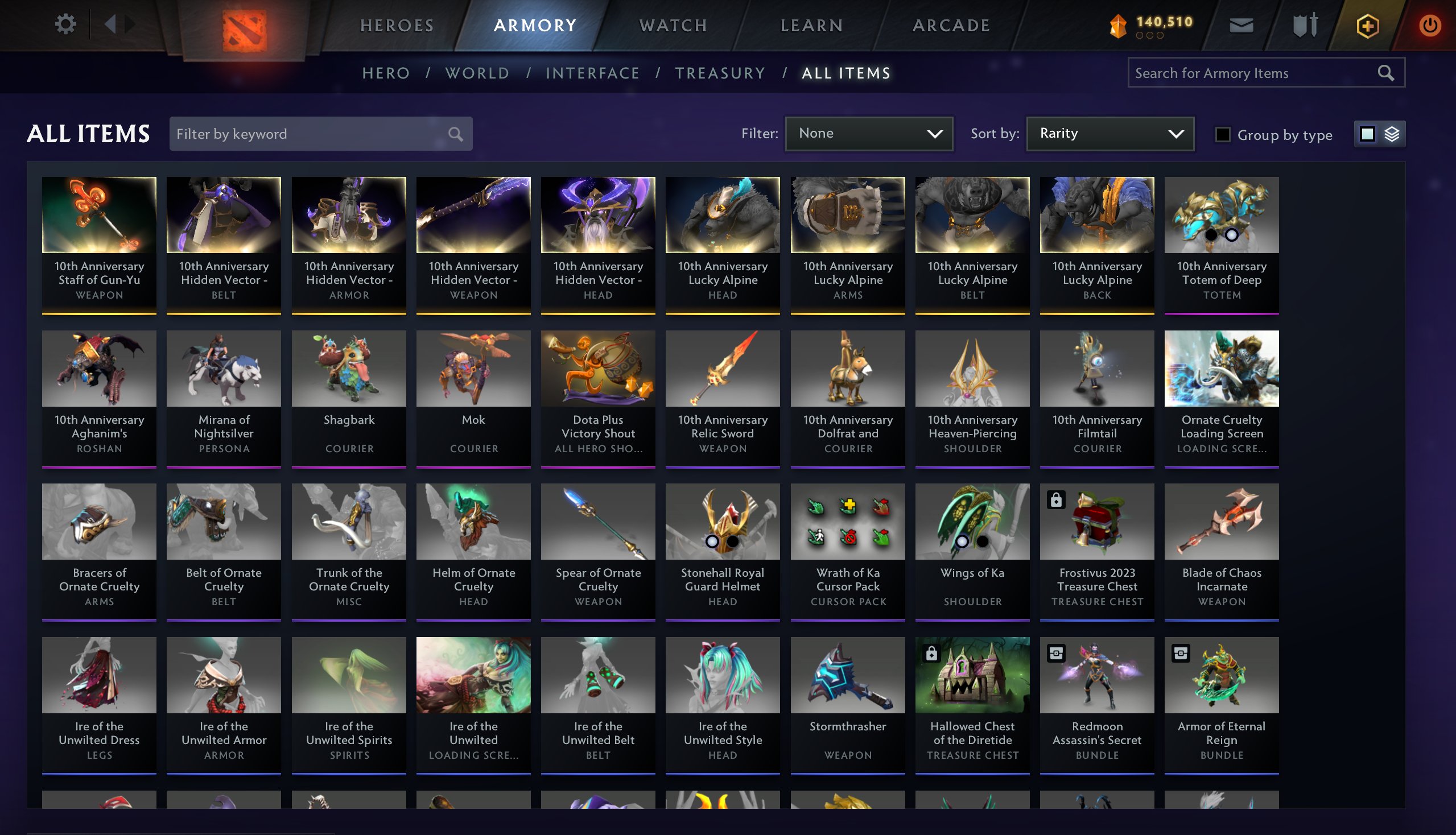This screenshot has height=835, width=1456.
Task: Toggle the single-item view display icon
Action: pos(1368,134)
